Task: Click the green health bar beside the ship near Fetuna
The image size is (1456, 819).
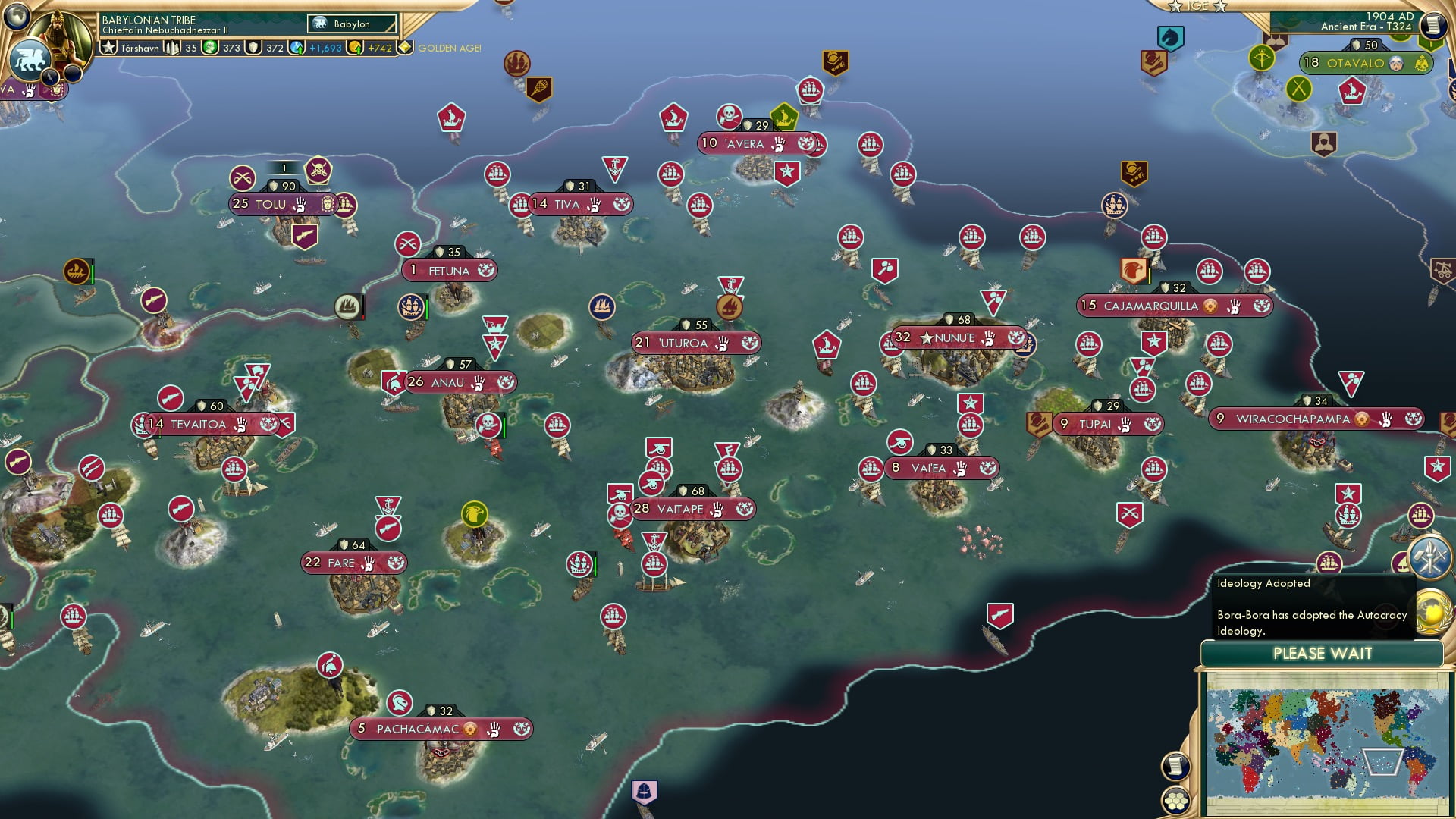Action: click(x=427, y=309)
